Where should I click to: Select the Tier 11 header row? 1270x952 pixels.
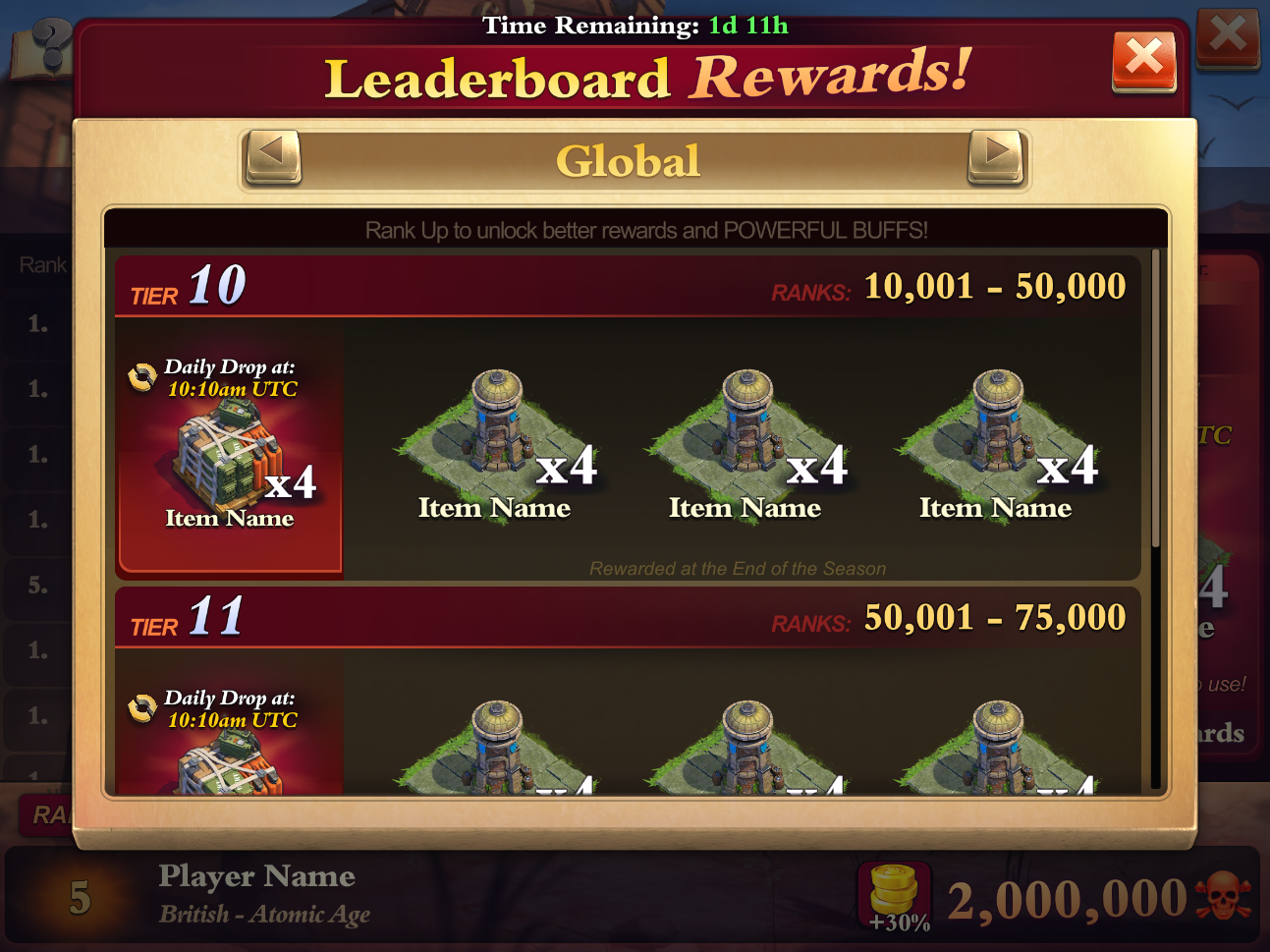click(x=627, y=618)
